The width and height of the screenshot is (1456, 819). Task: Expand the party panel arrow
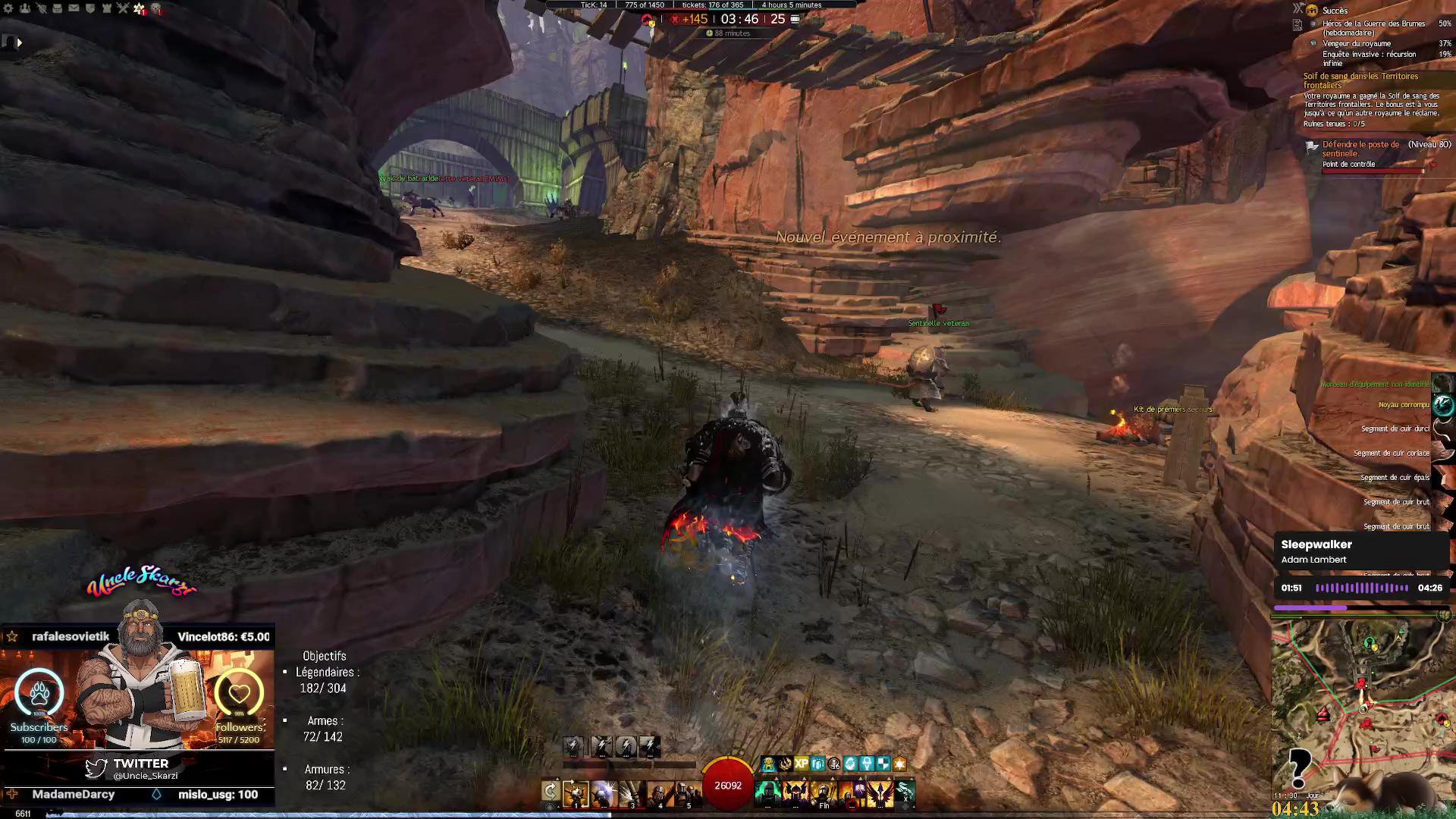tap(19, 42)
